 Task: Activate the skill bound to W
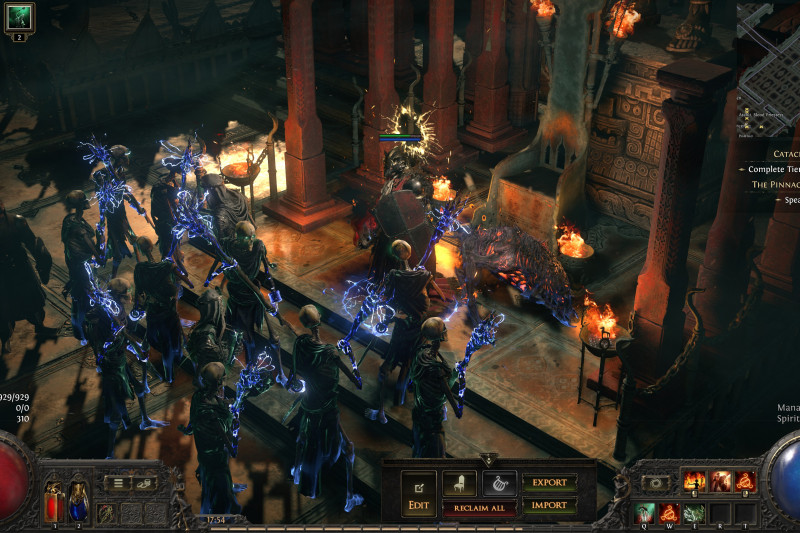669,513
